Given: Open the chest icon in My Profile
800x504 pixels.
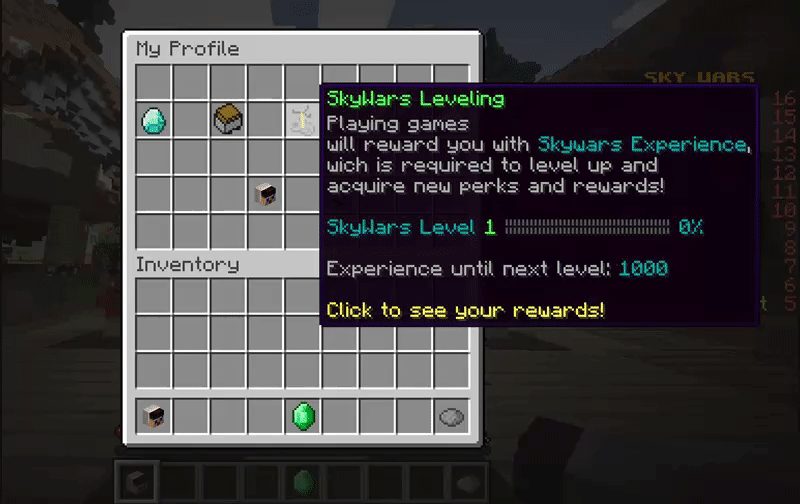Looking at the screenshot, I should click(228, 120).
